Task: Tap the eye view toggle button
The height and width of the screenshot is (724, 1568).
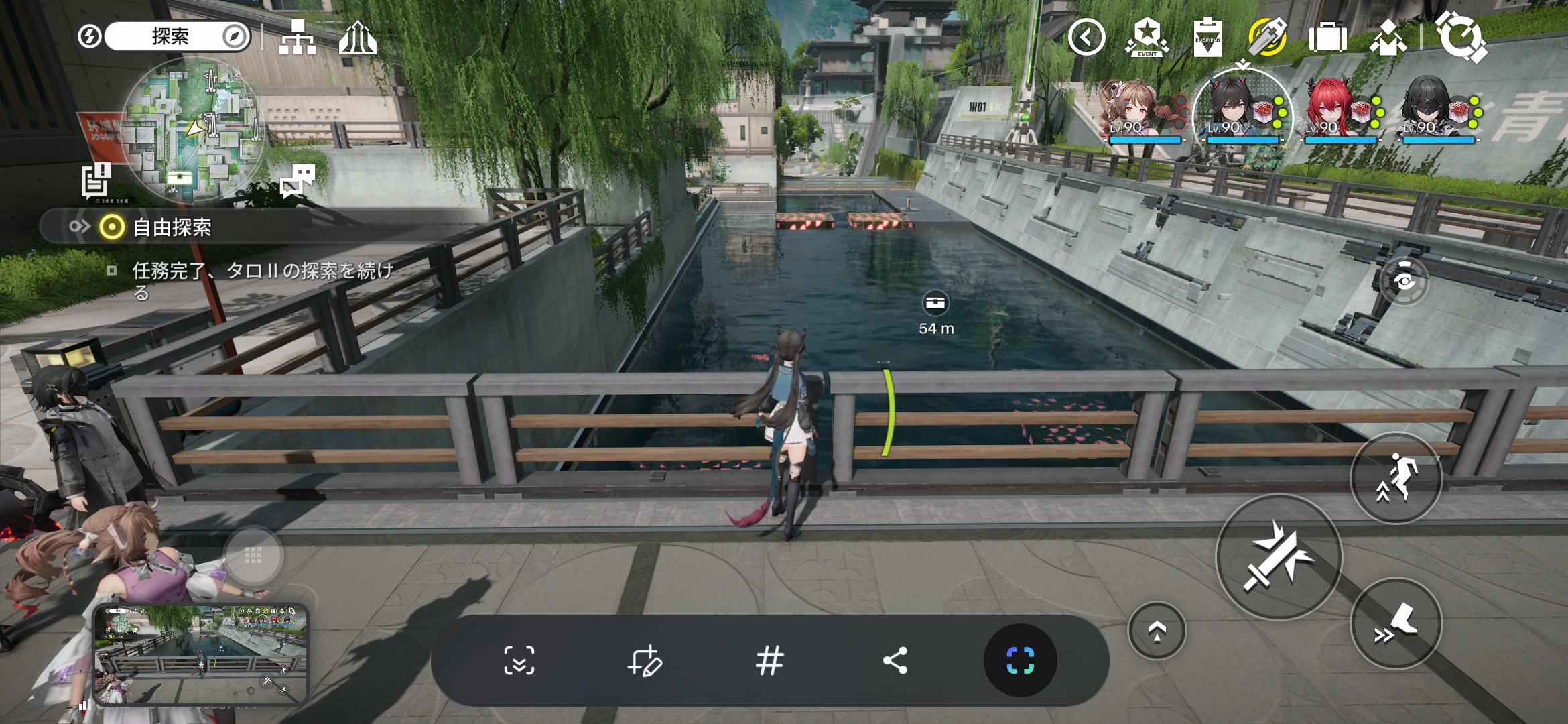Action: [x=1404, y=280]
